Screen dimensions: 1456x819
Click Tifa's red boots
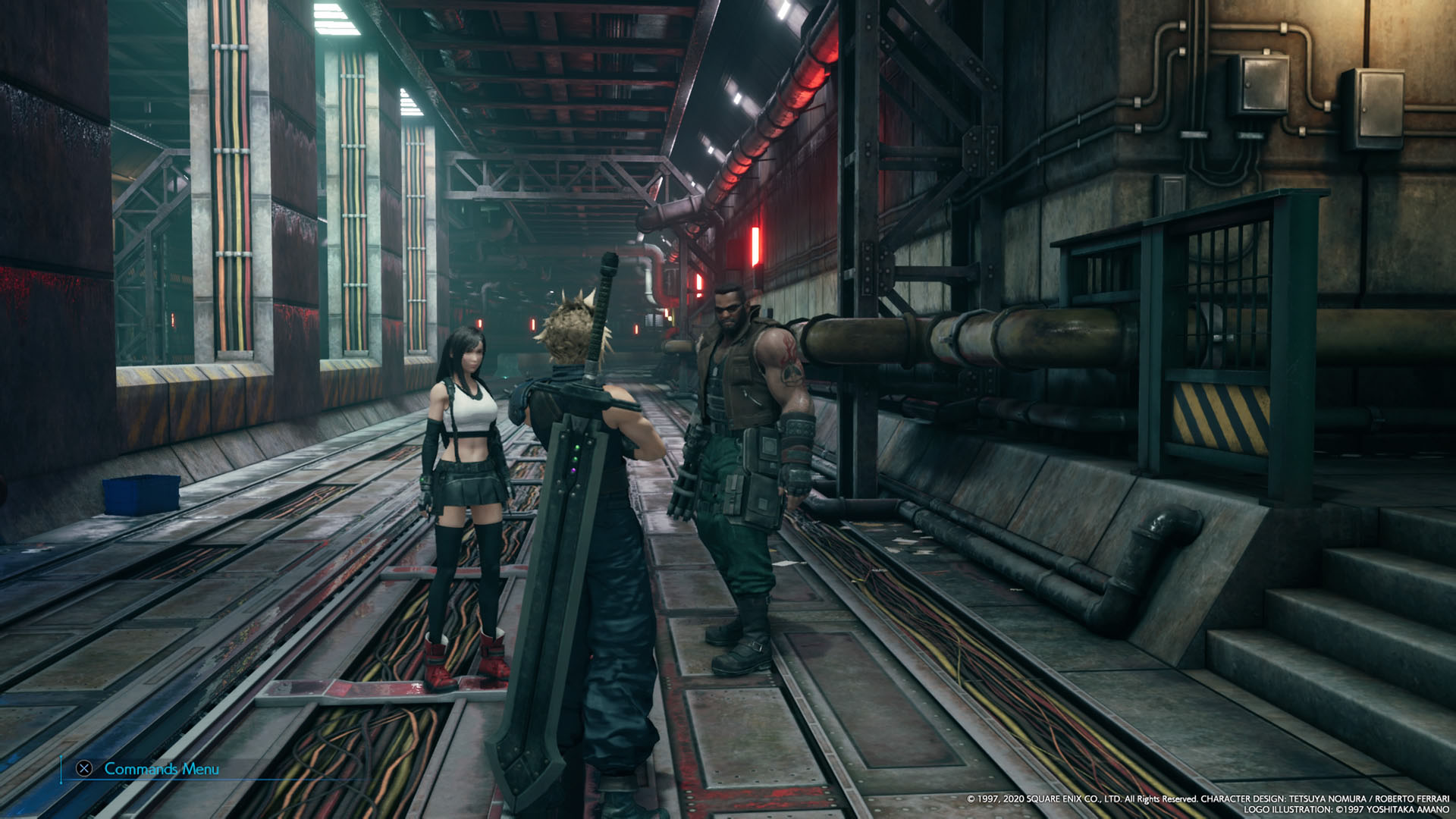pyautogui.click(x=470, y=648)
